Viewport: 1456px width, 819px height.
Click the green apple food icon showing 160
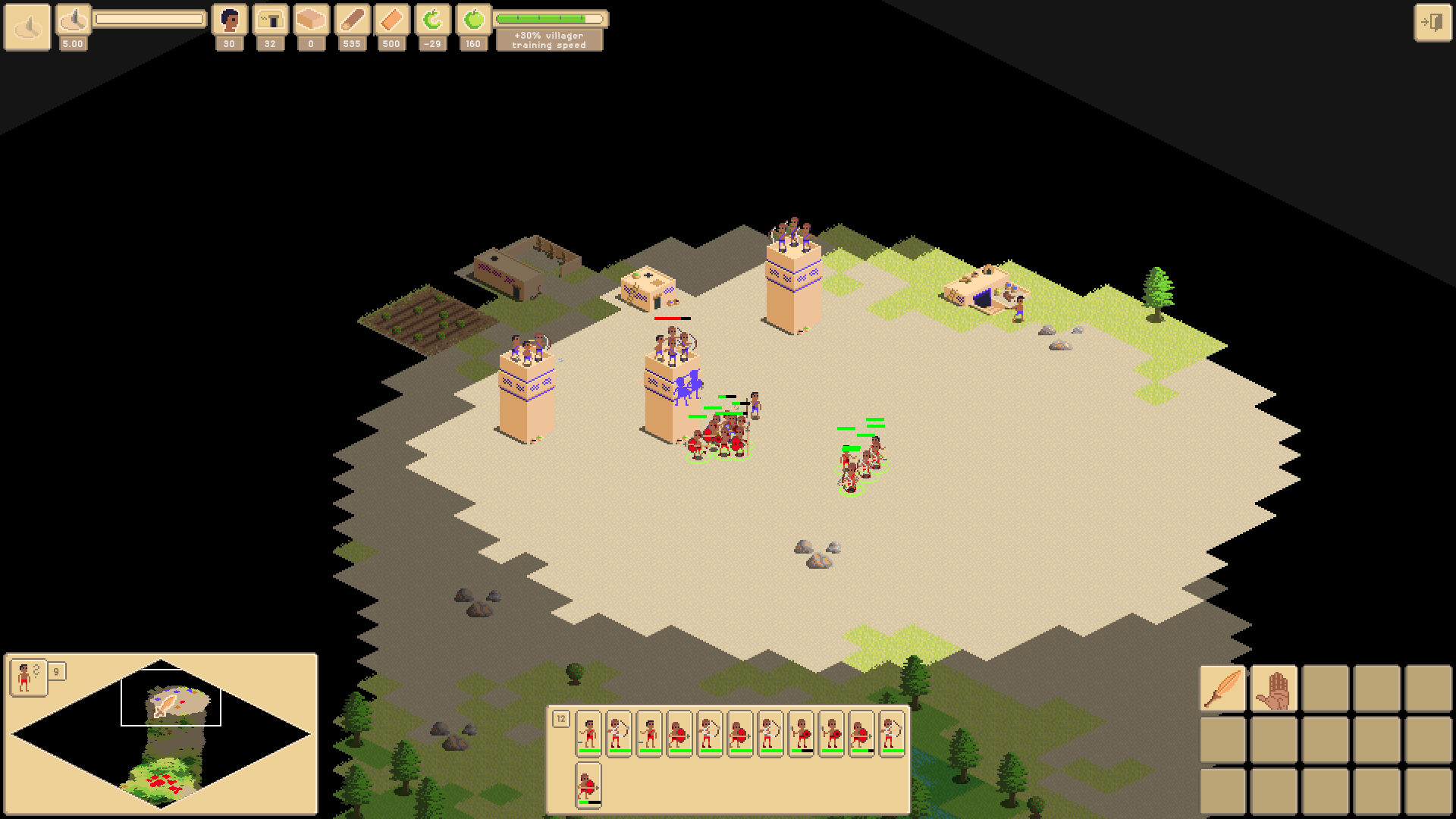click(x=473, y=18)
